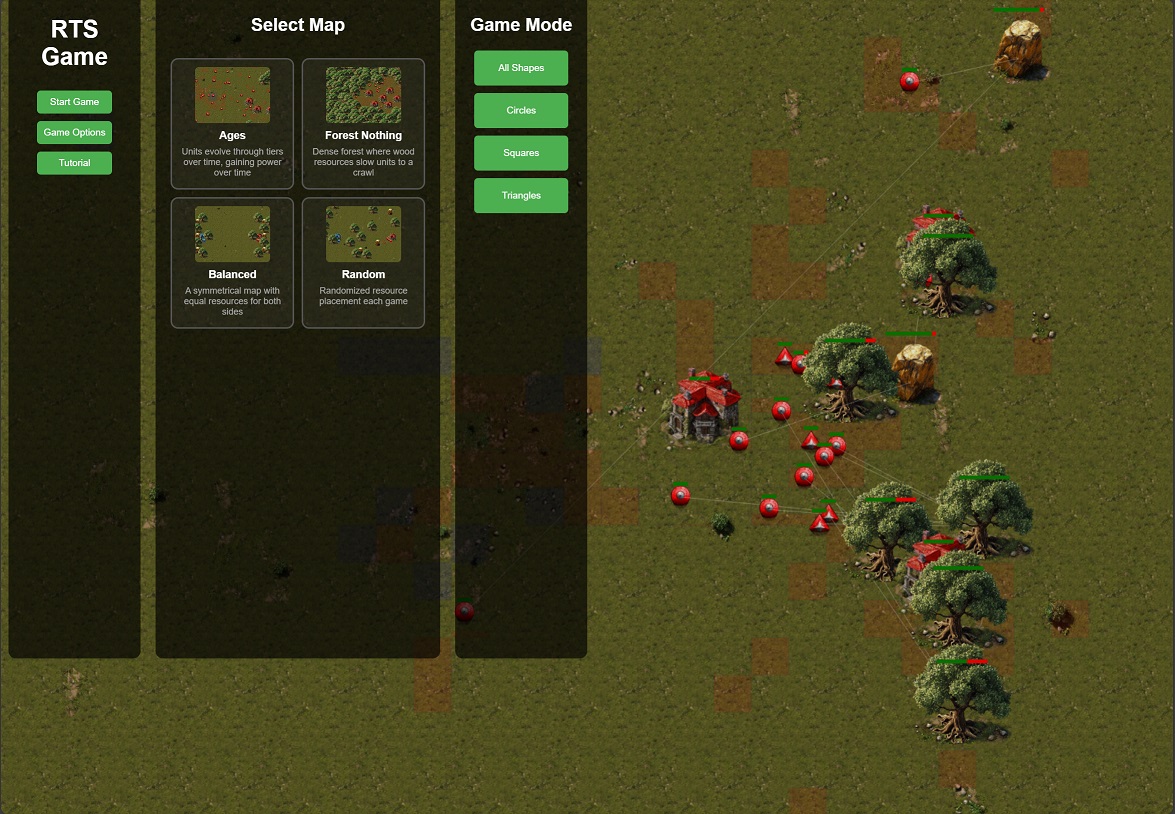Select the Ages map
The image size is (1175, 814).
click(232, 123)
